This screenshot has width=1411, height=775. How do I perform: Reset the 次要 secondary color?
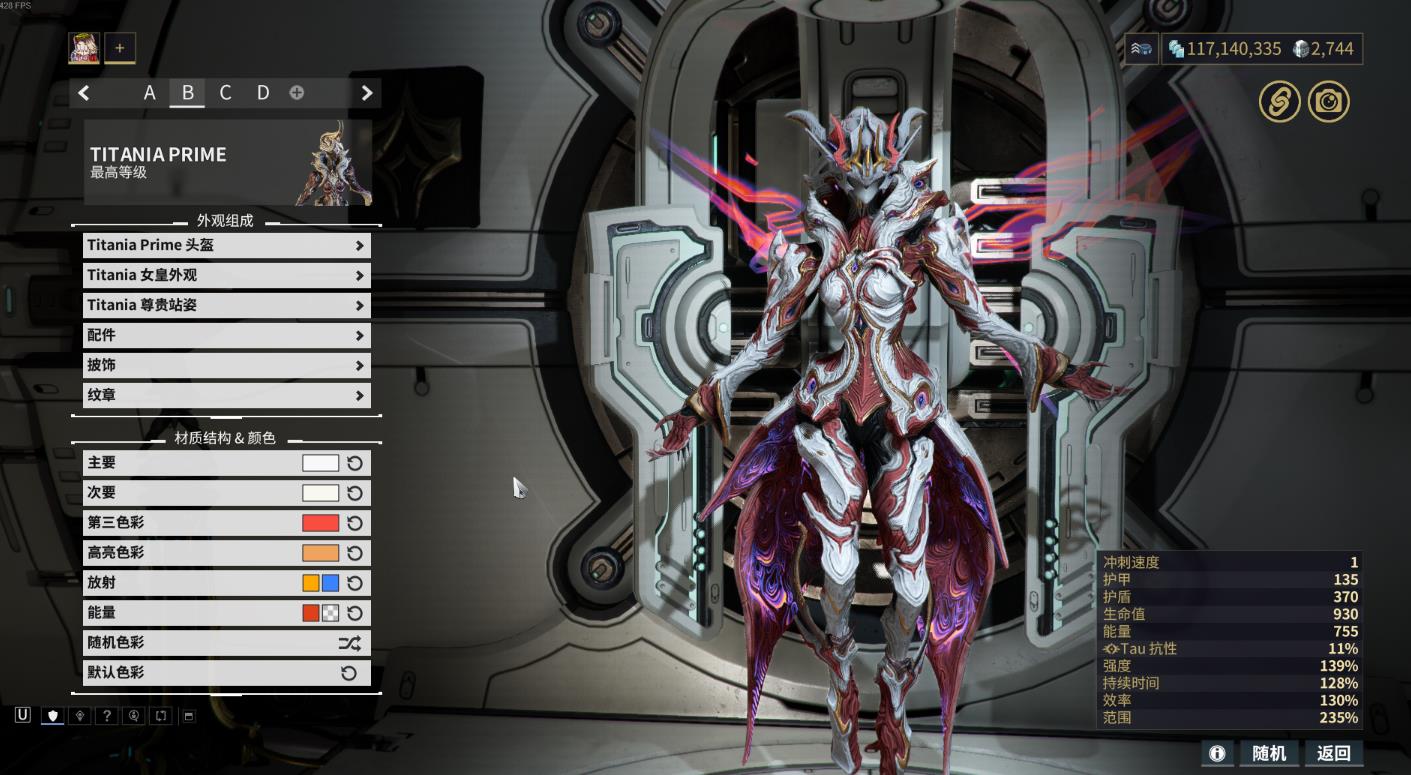pos(355,493)
